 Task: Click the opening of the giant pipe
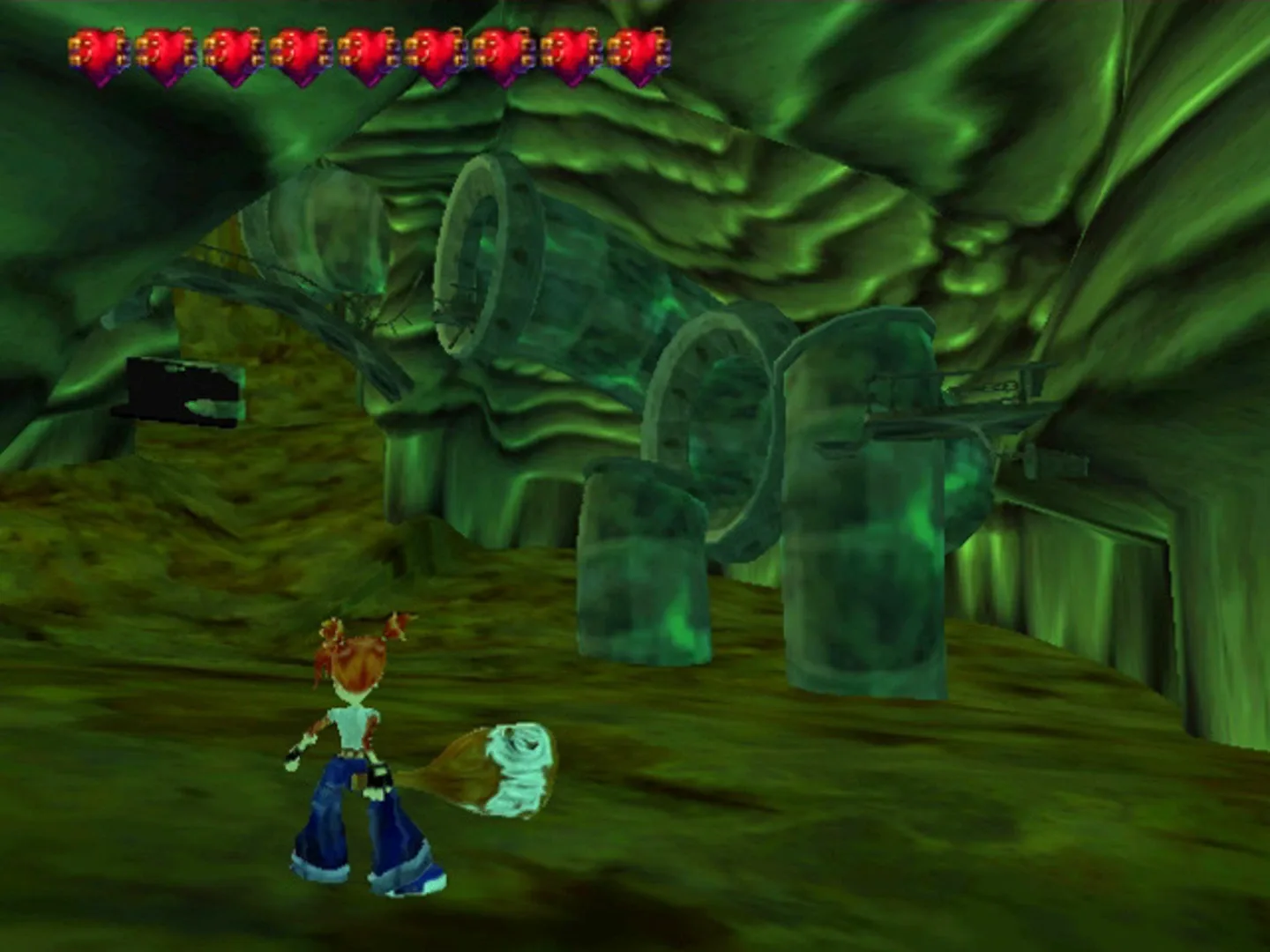(x=481, y=256)
